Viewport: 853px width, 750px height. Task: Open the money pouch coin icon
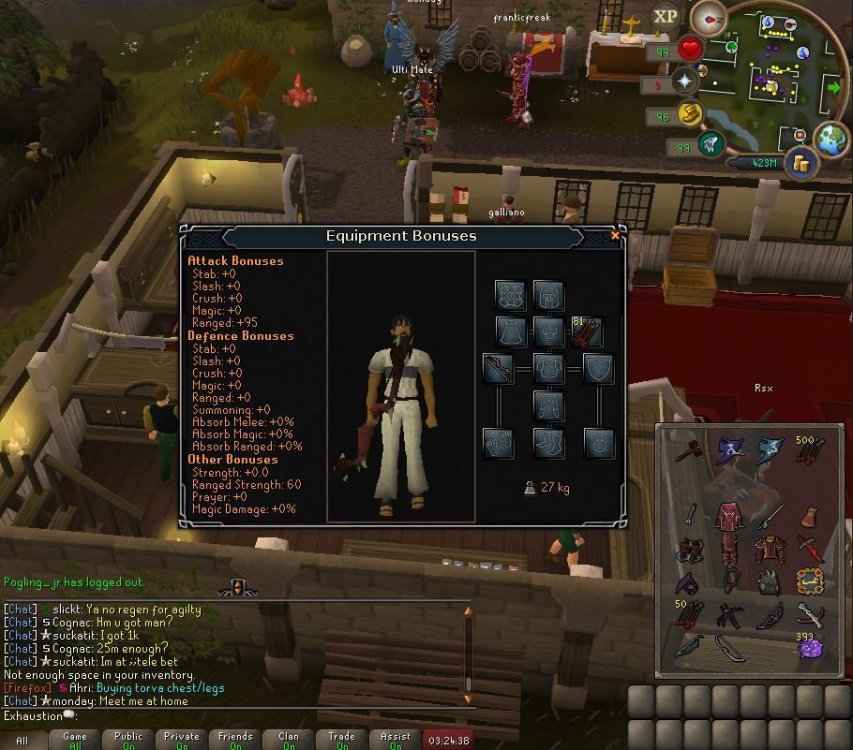tap(800, 162)
